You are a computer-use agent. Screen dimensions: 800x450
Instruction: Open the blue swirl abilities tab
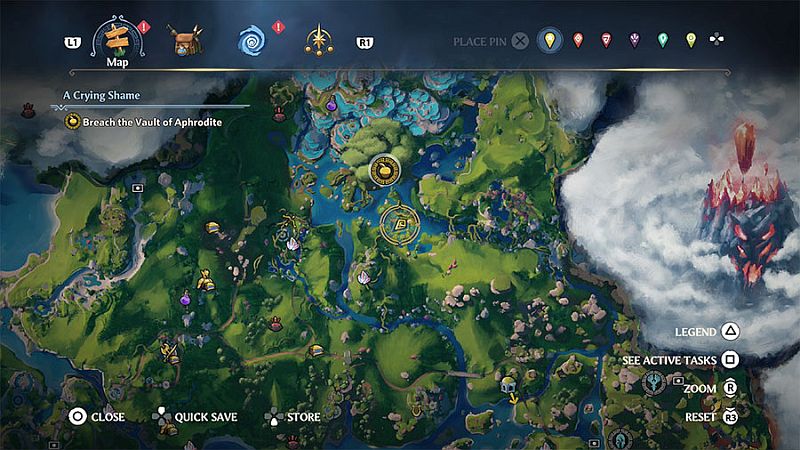click(x=250, y=41)
